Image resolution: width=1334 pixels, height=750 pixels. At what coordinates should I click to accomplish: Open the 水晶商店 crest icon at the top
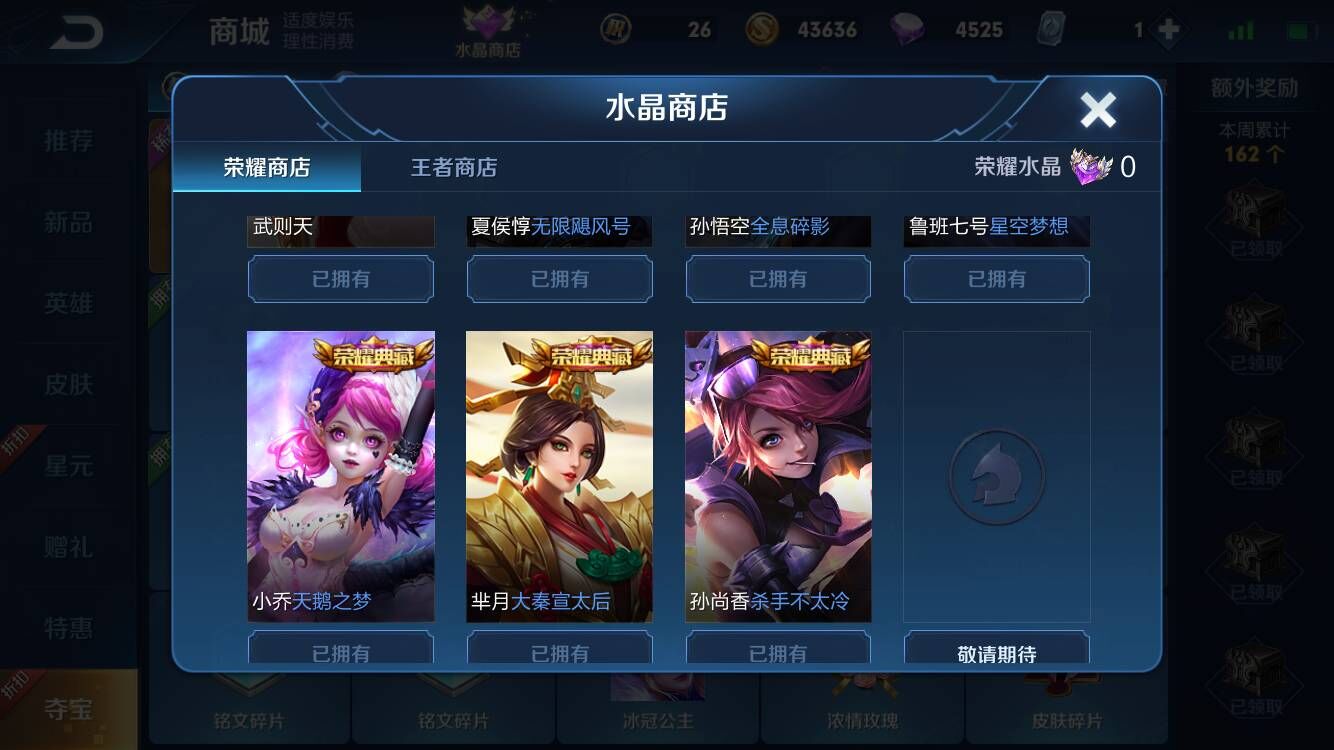(489, 26)
